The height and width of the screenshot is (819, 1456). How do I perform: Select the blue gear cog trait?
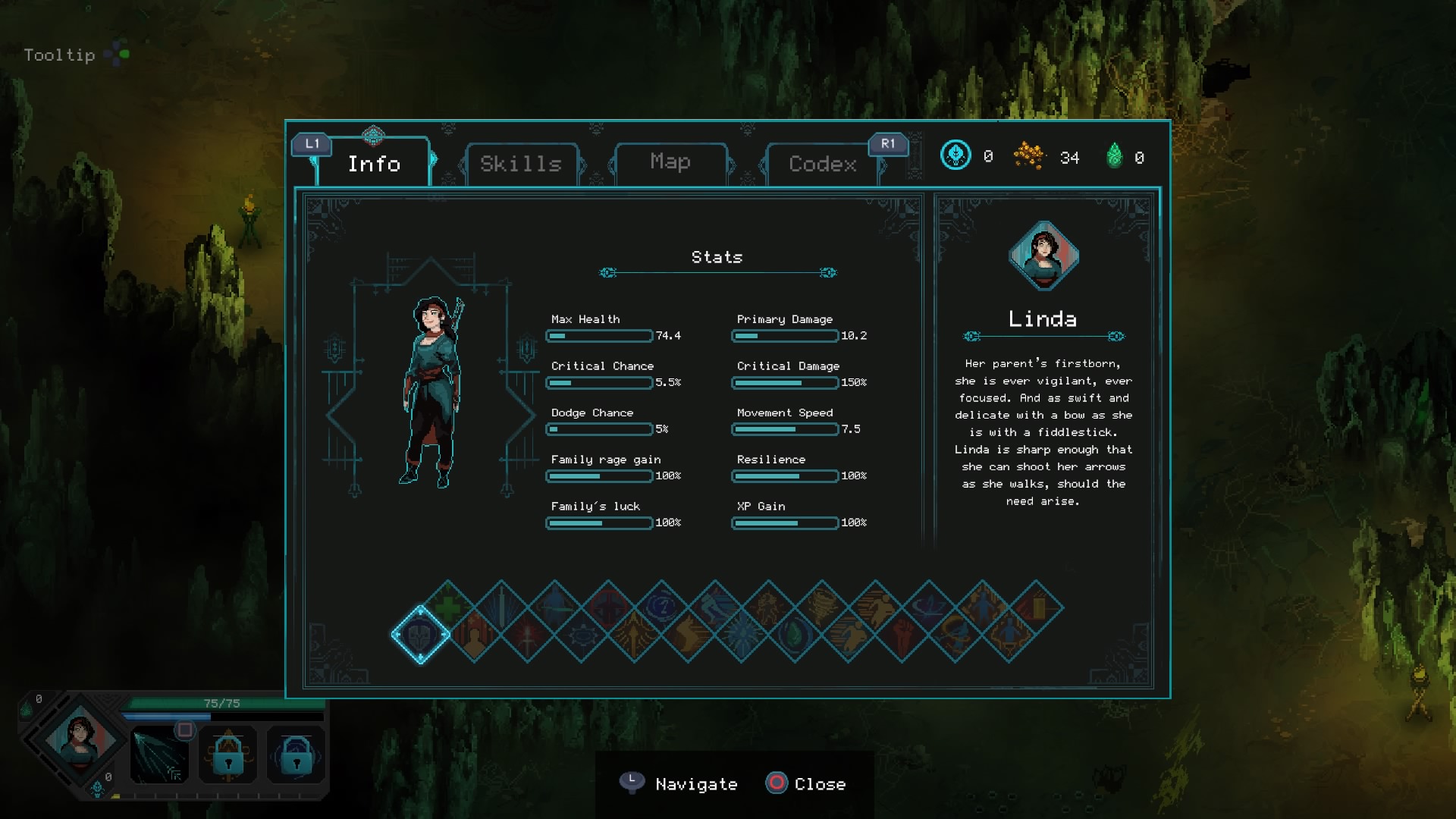(x=582, y=635)
